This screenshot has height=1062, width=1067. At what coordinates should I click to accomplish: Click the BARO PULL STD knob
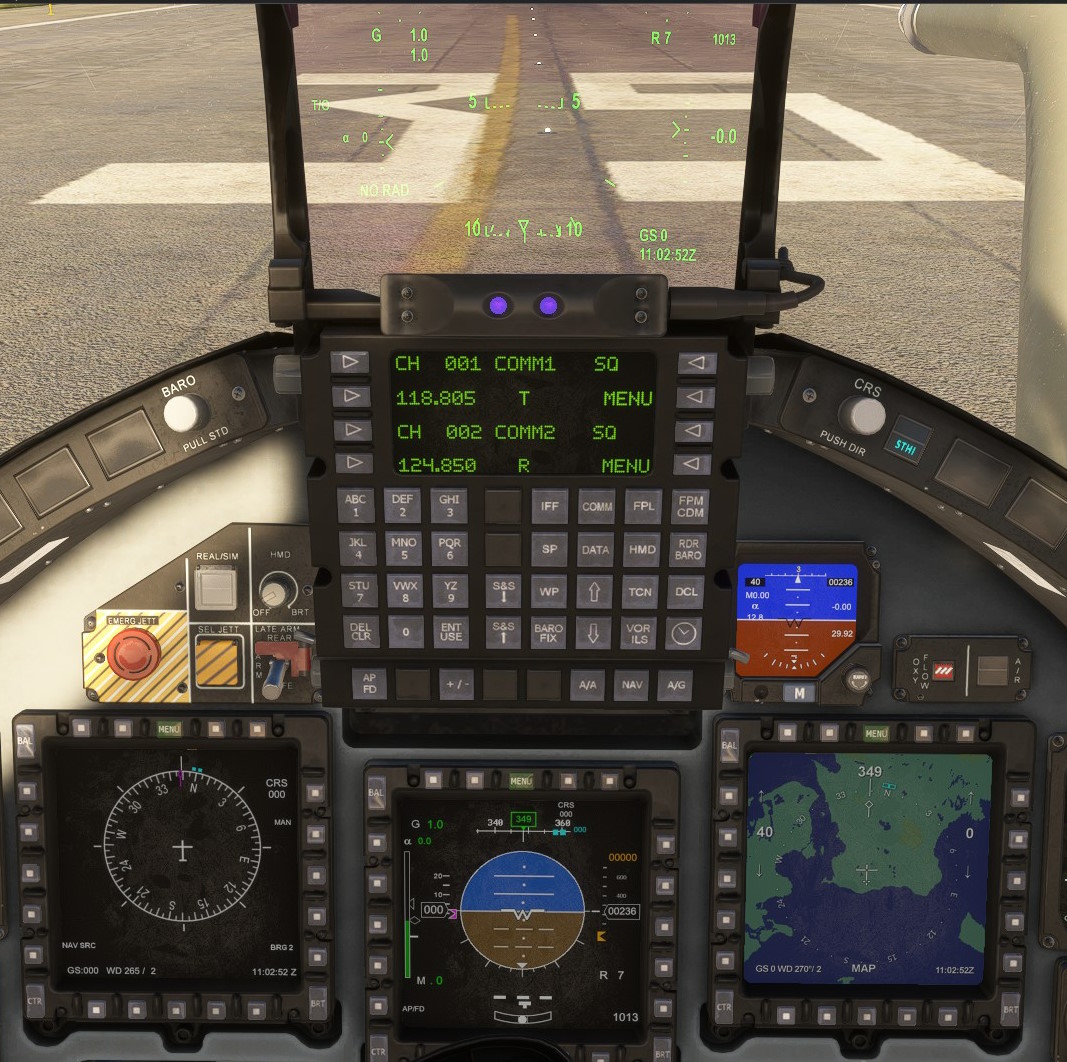coord(187,411)
